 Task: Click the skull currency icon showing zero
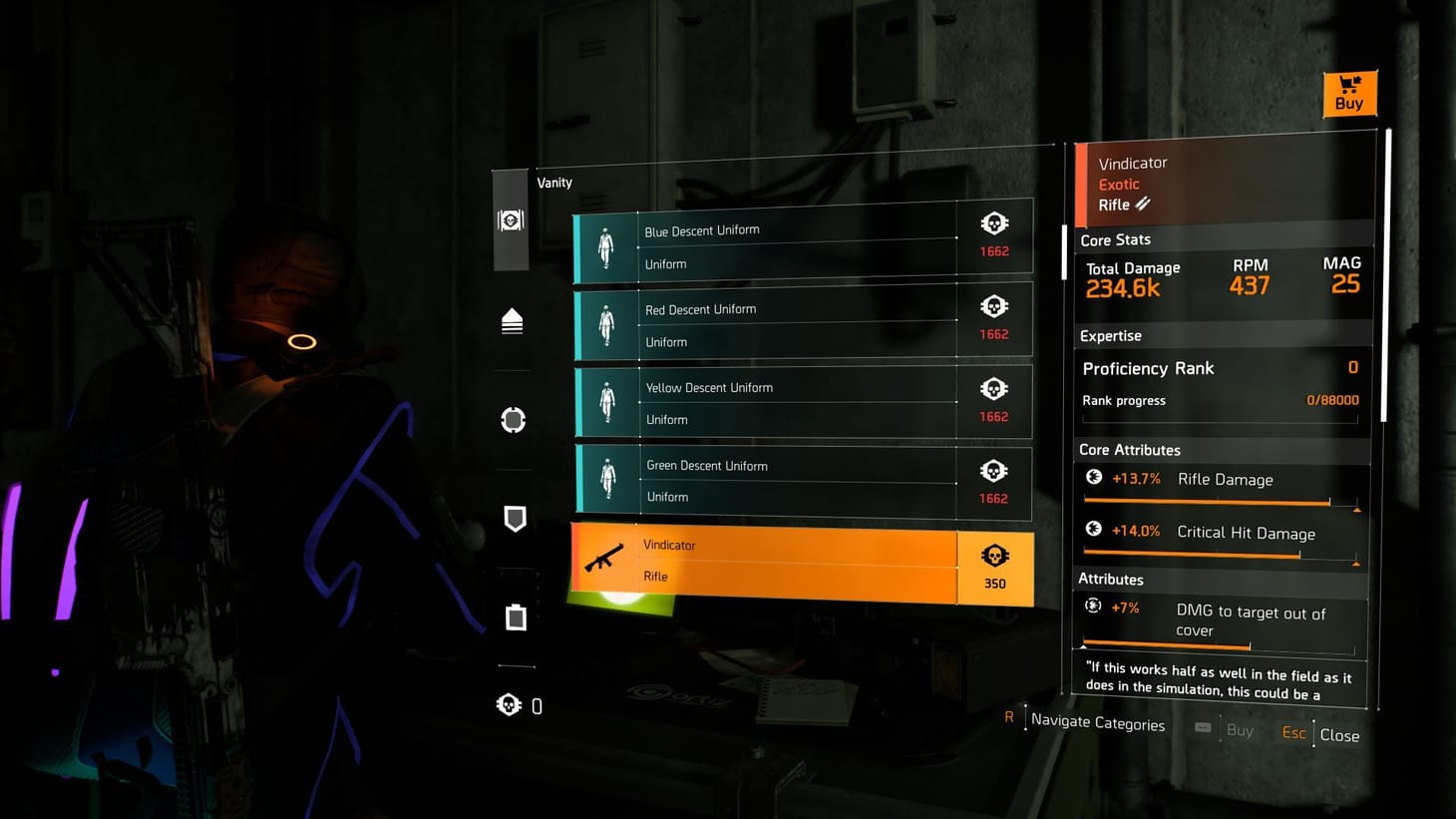pos(510,704)
